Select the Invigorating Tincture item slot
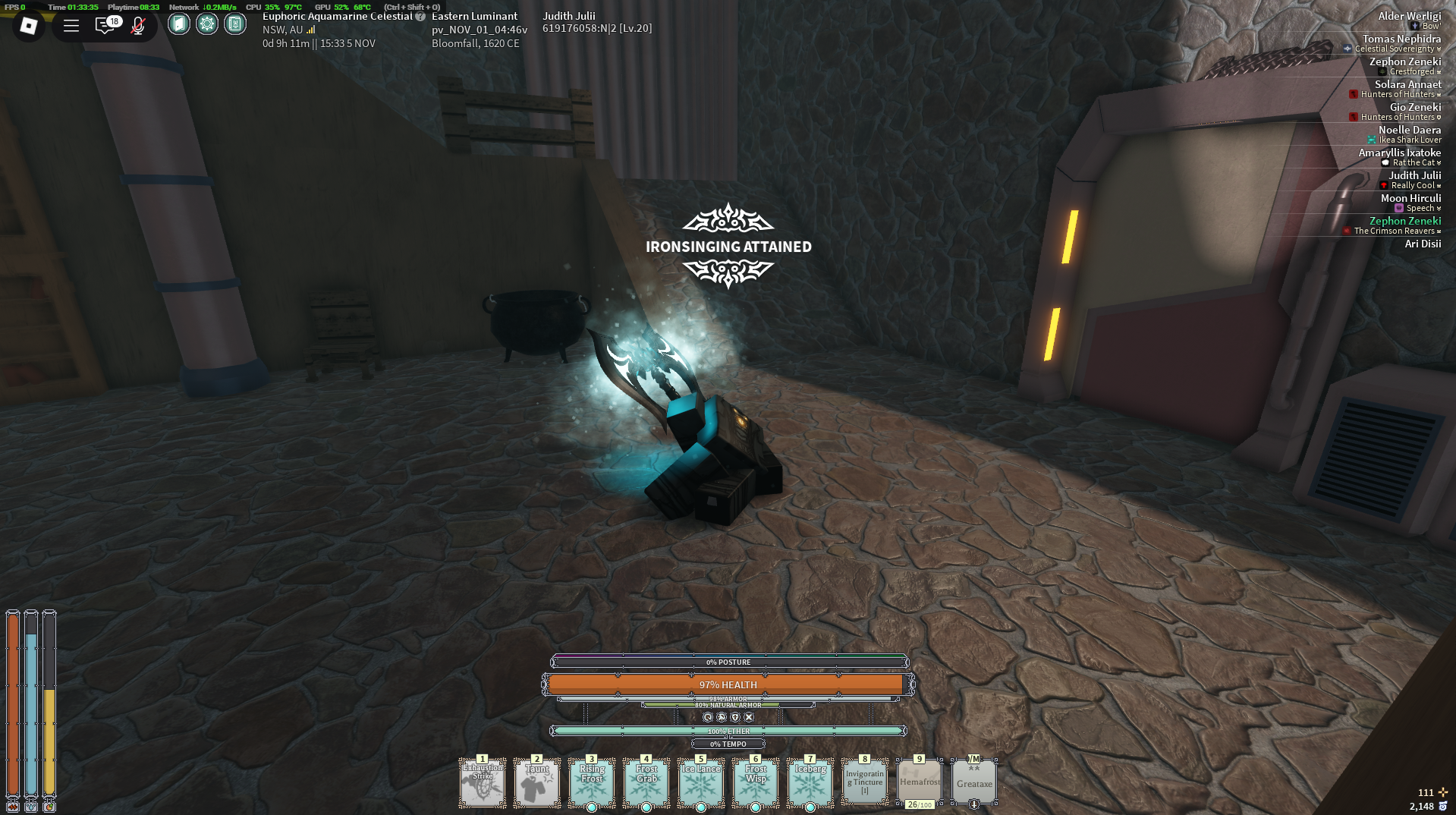The height and width of the screenshot is (815, 1456). pyautogui.click(x=865, y=782)
